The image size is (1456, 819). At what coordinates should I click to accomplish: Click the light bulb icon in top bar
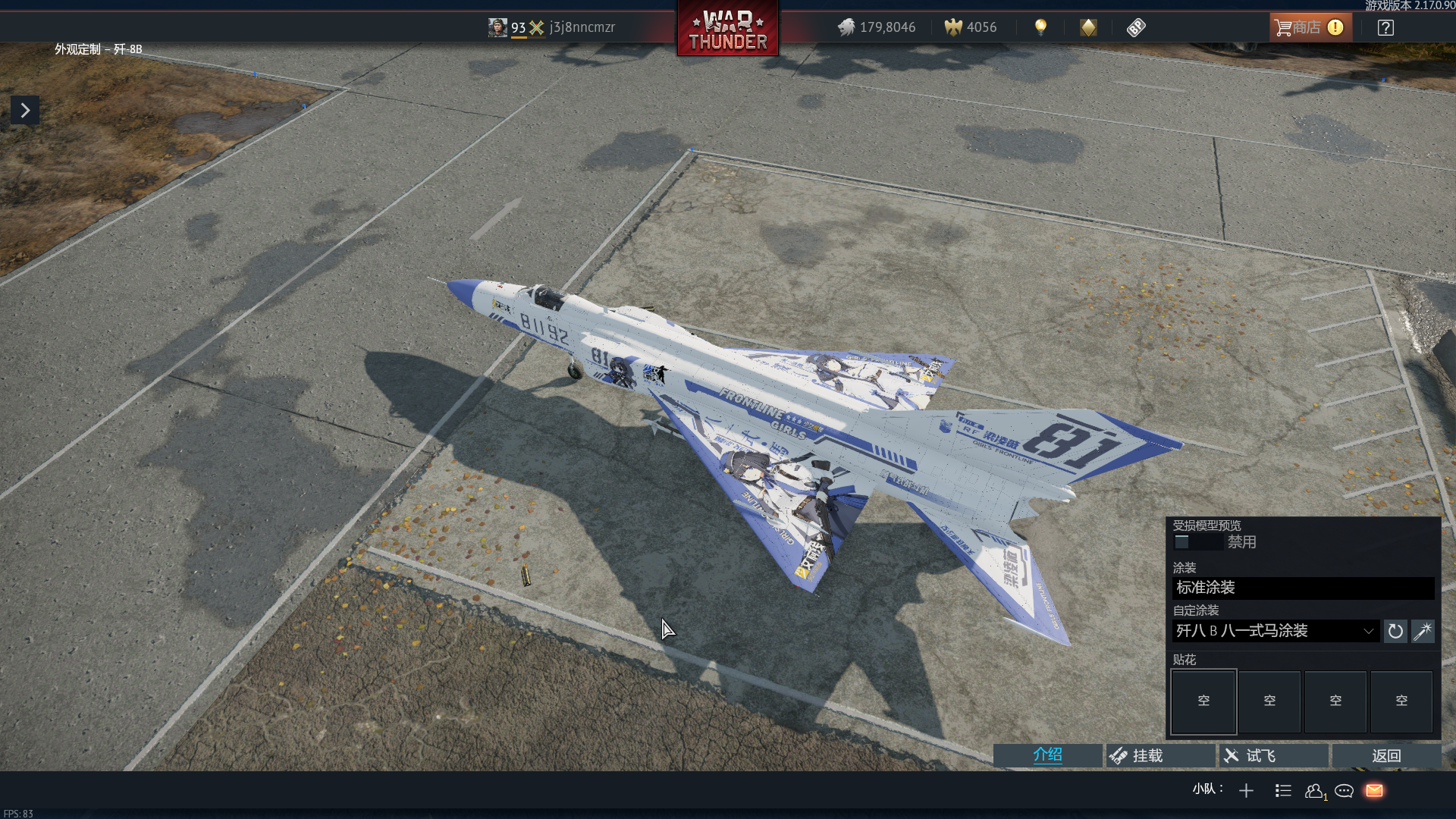1040,27
